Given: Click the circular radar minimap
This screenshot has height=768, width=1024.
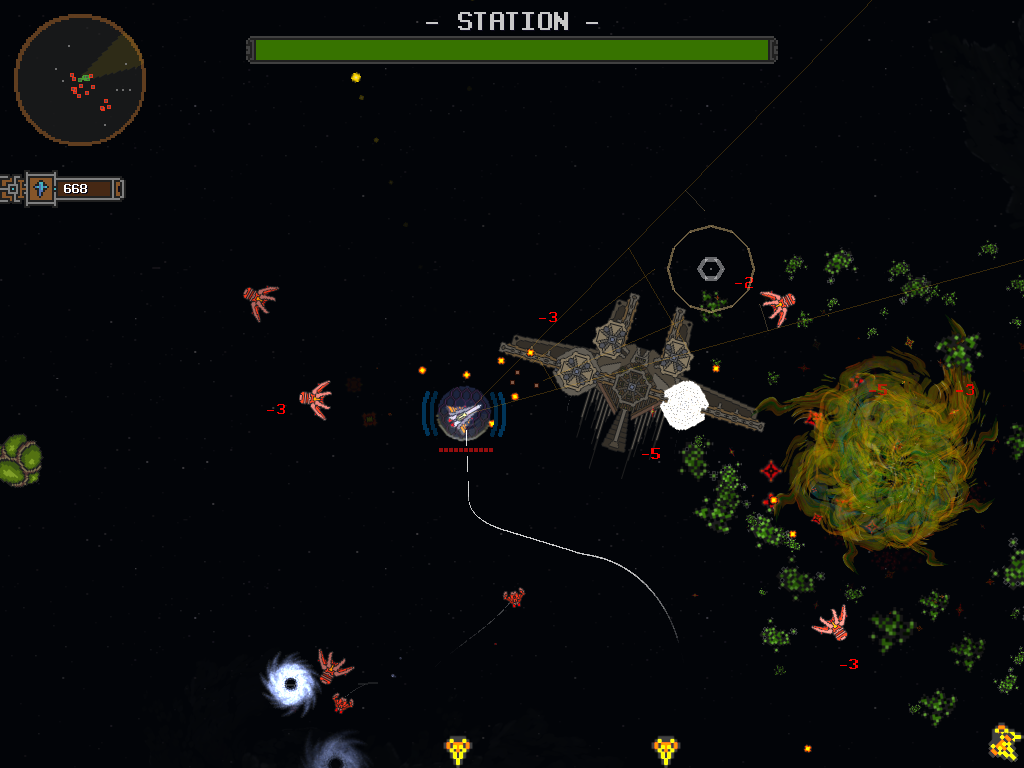Looking at the screenshot, I should (80, 79).
